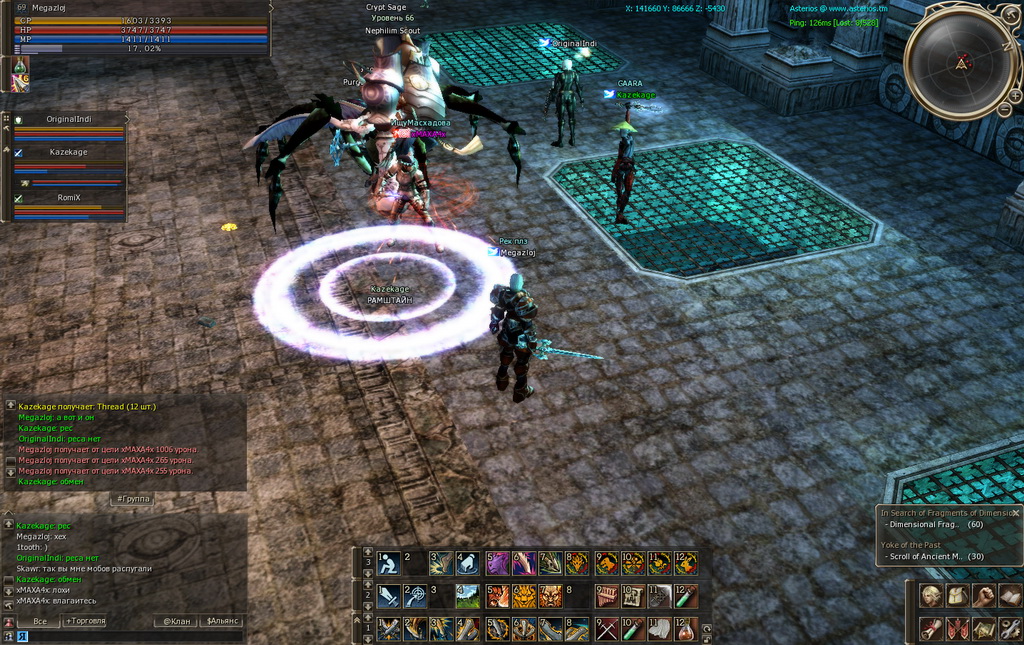Image resolution: width=1024 pixels, height=645 pixels.
Task: Switch to the Все chat tab
Action: click(40, 621)
